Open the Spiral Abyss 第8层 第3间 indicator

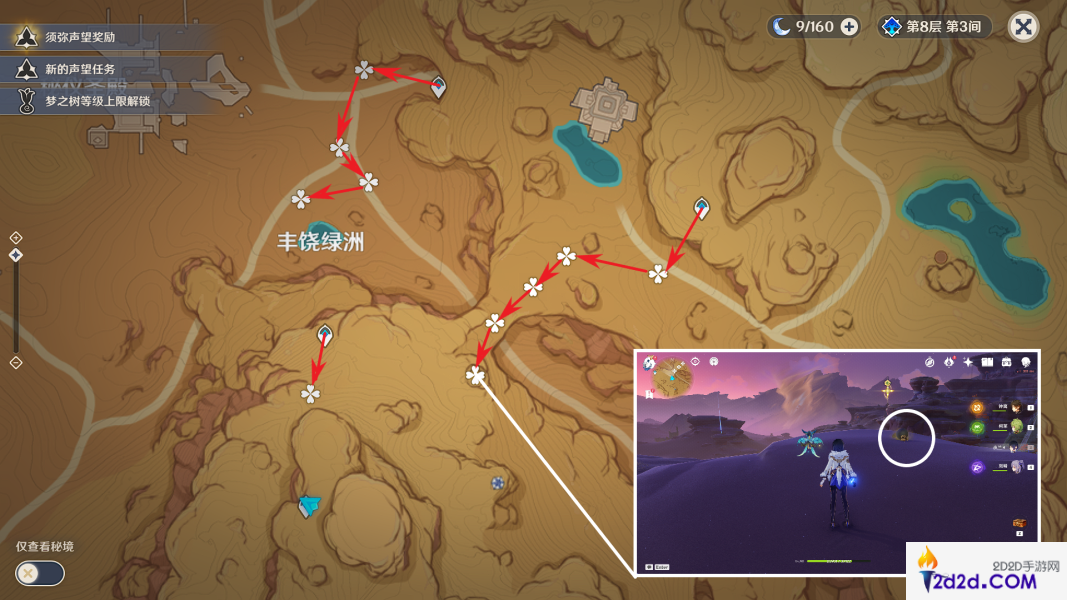(x=936, y=27)
